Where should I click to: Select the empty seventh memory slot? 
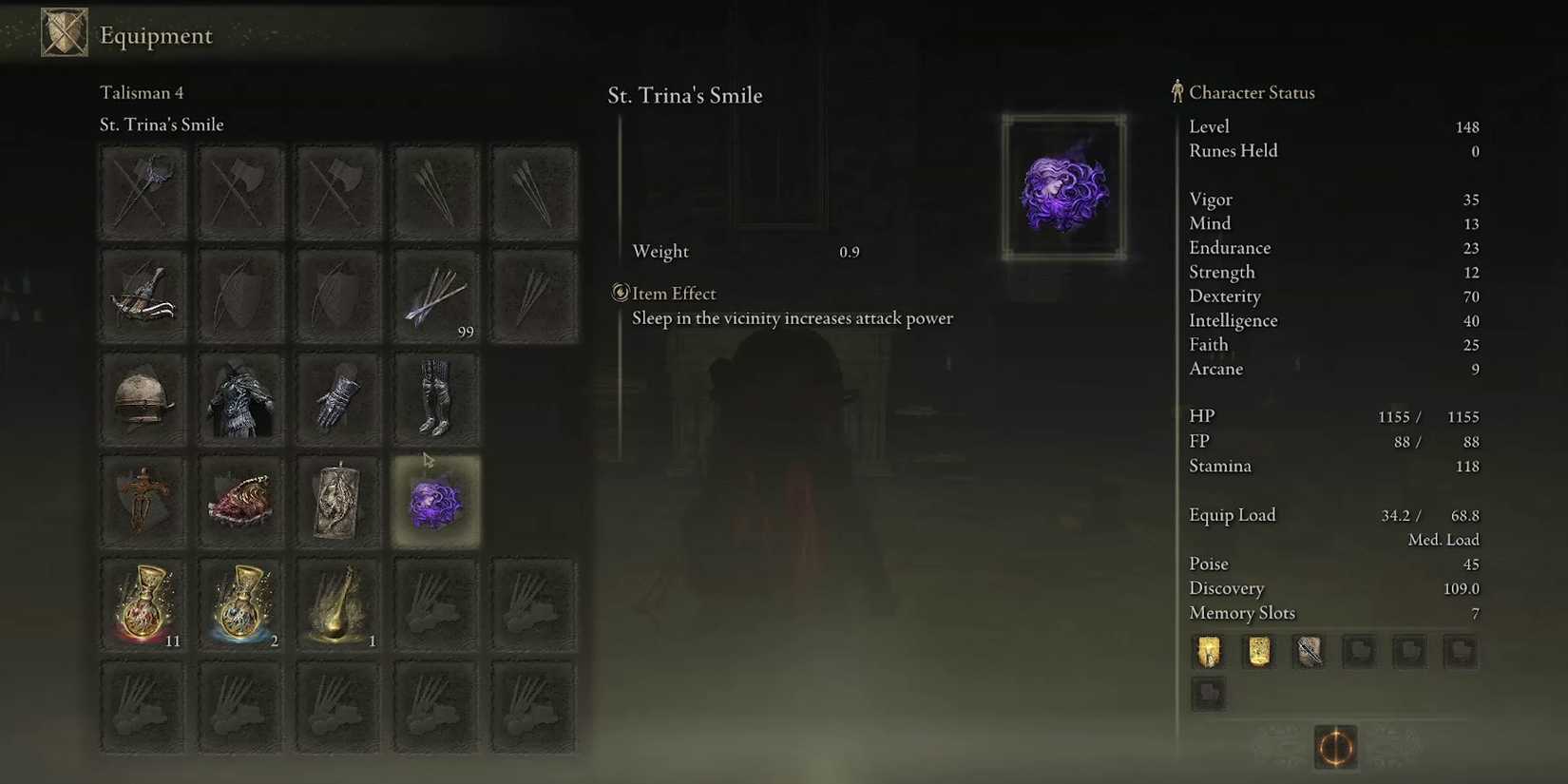click(1208, 694)
